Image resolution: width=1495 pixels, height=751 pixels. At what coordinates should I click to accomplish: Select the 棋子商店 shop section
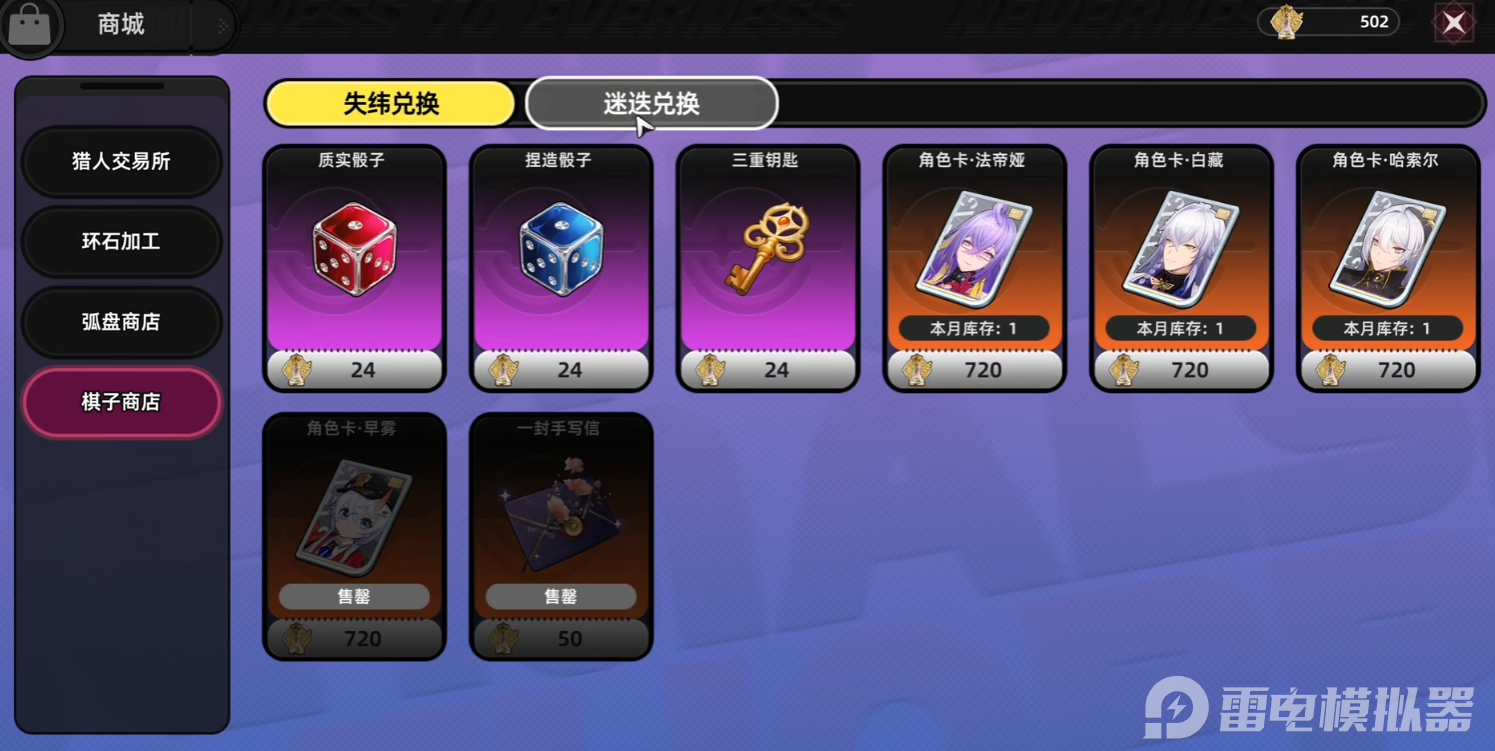point(121,402)
